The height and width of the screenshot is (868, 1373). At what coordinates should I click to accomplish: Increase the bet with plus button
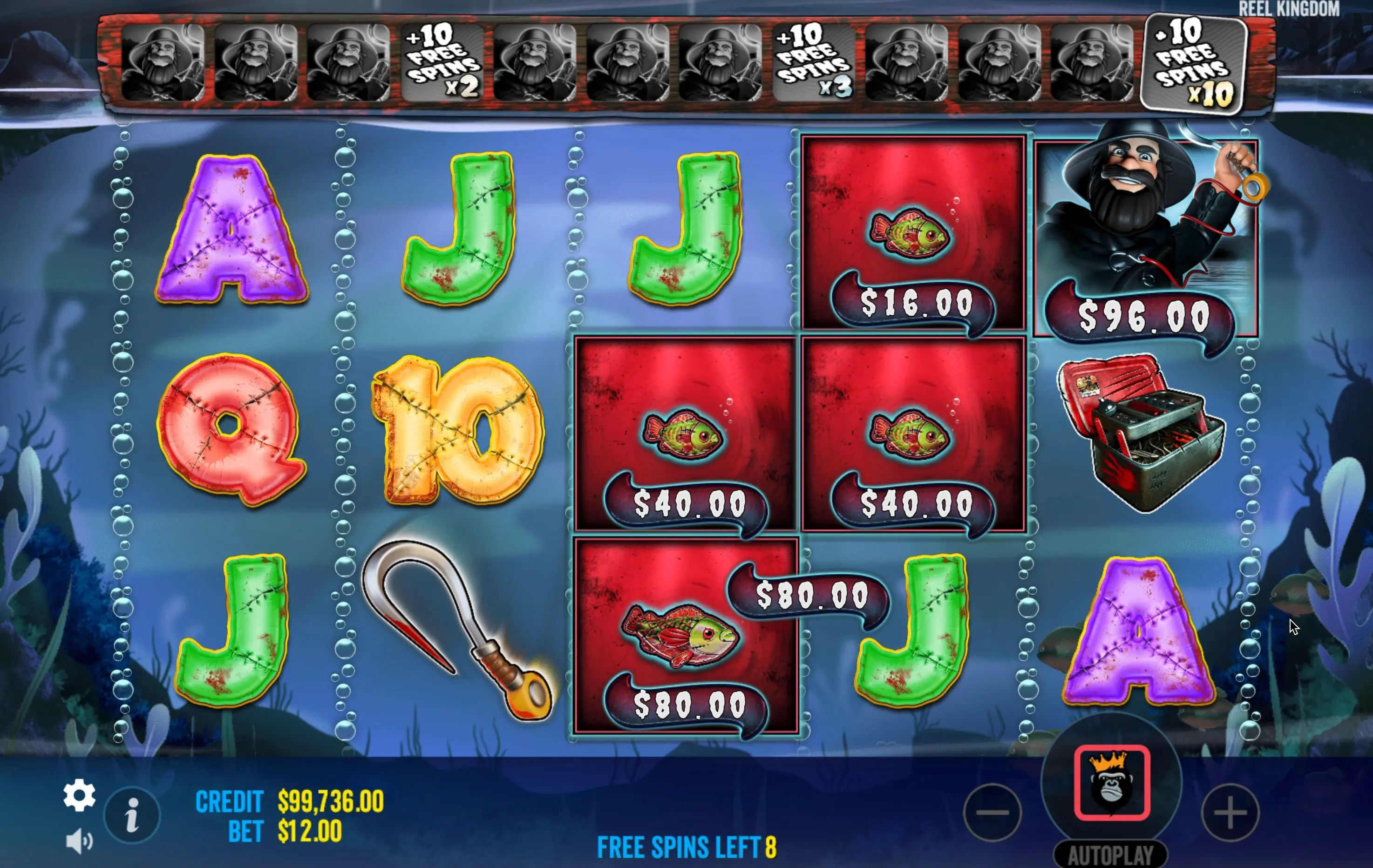1230,813
